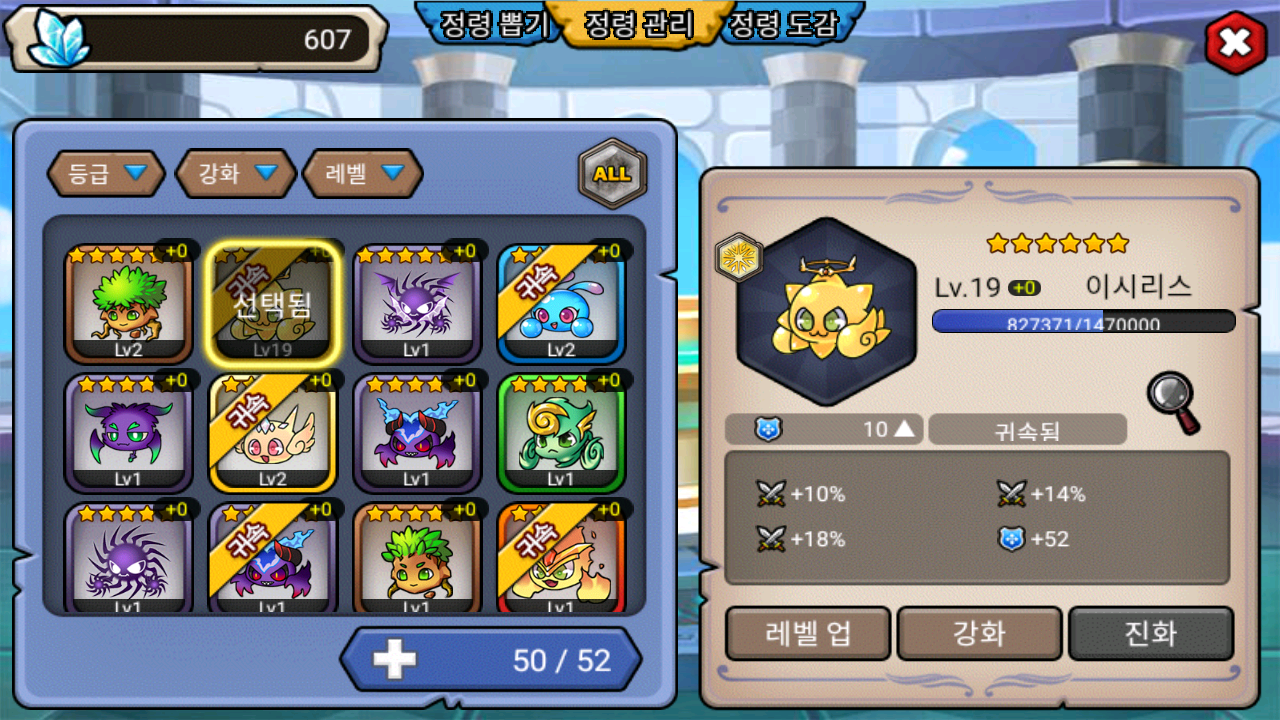The image size is (1280, 720).
Task: Switch to the 정령 뽑기 tab
Action: coord(490,24)
